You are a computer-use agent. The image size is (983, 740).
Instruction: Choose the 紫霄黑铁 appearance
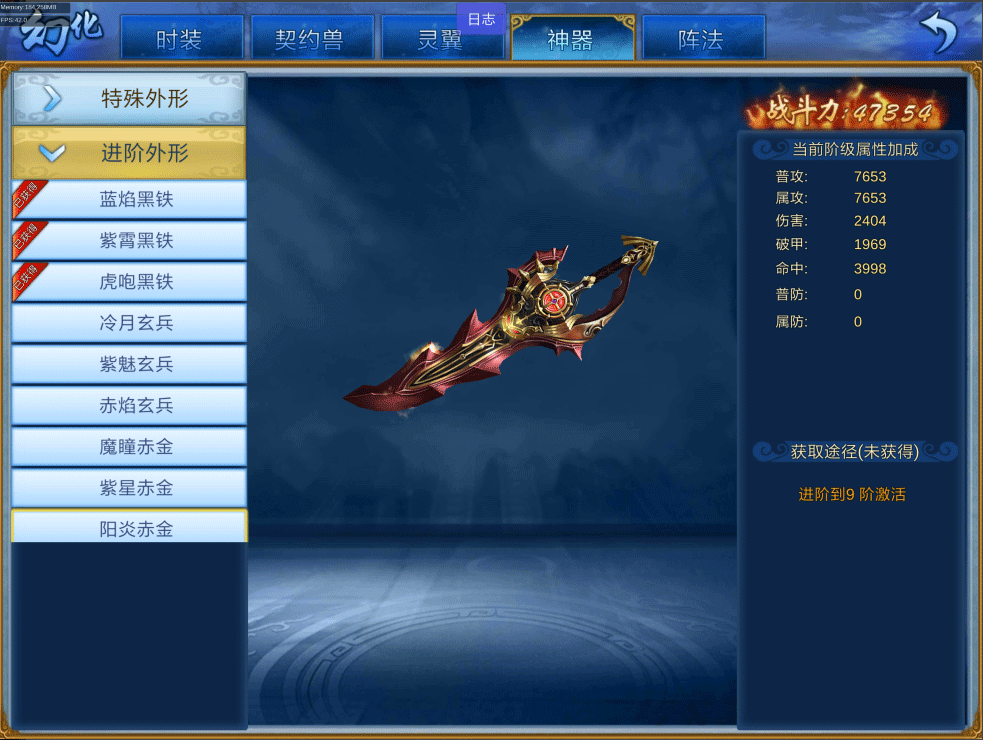(x=136, y=241)
